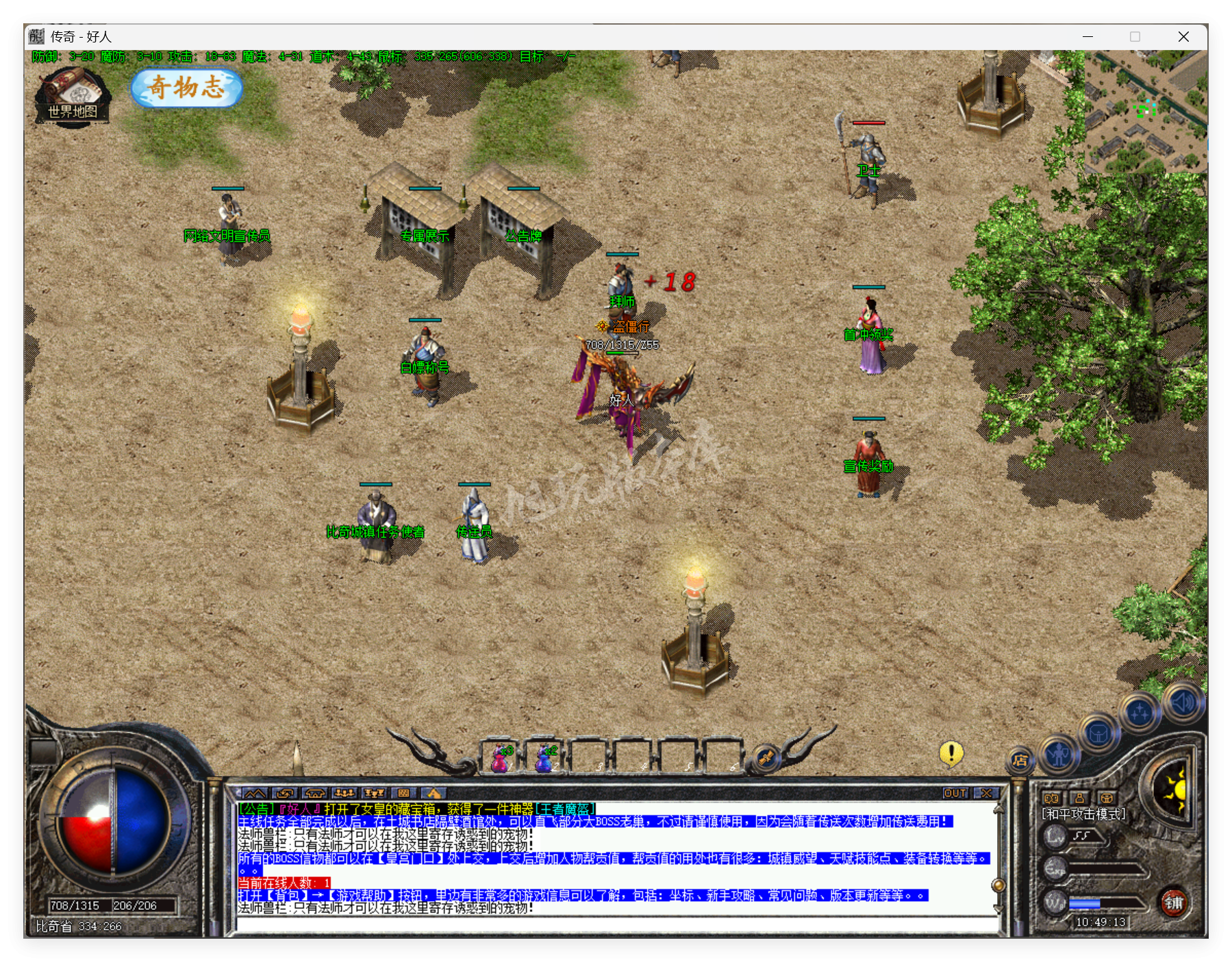The height and width of the screenshot is (962, 1232).
Task: Open the 店 shop button
Action: [1020, 760]
